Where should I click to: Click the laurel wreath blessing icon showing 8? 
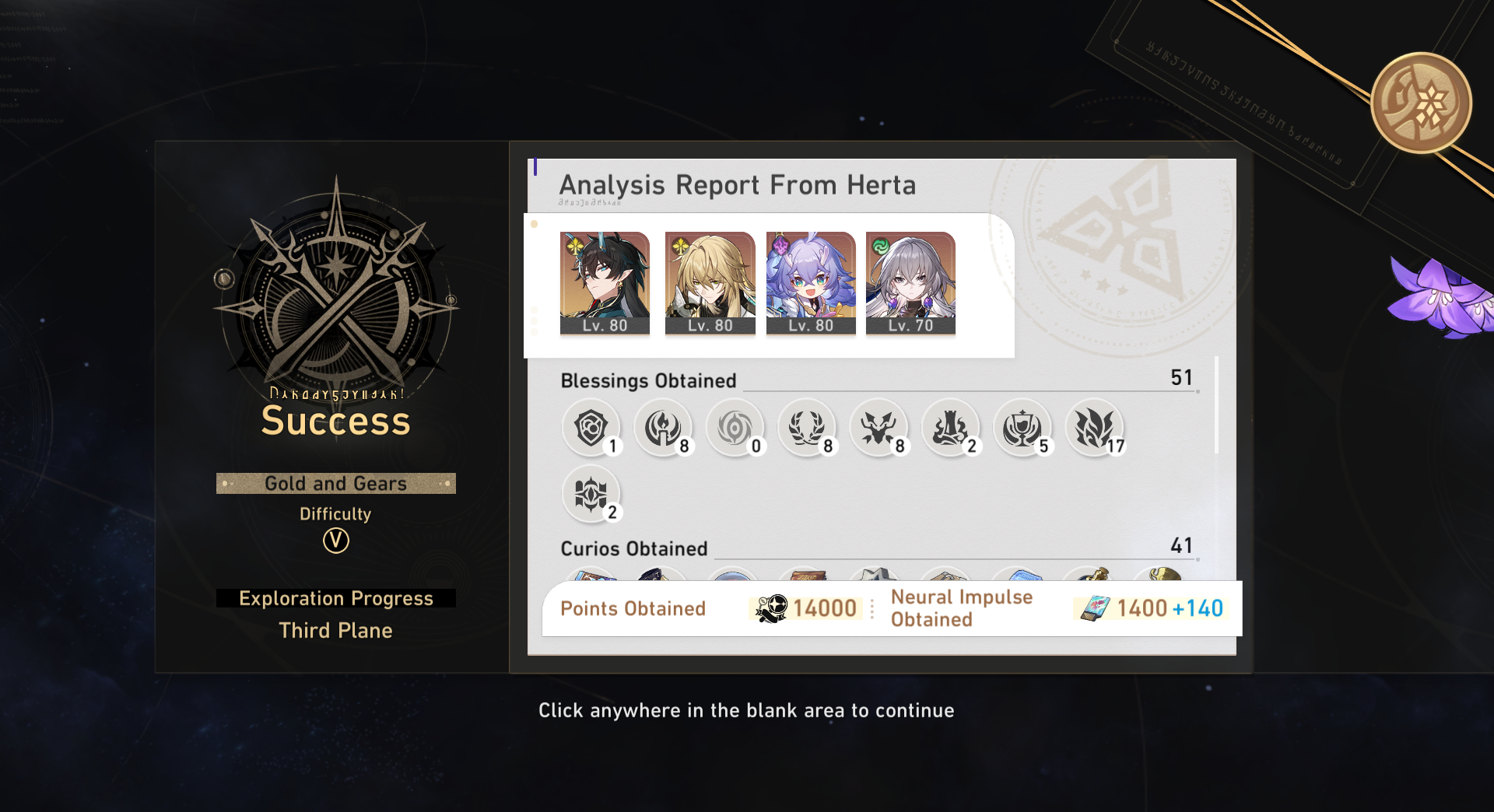[808, 428]
